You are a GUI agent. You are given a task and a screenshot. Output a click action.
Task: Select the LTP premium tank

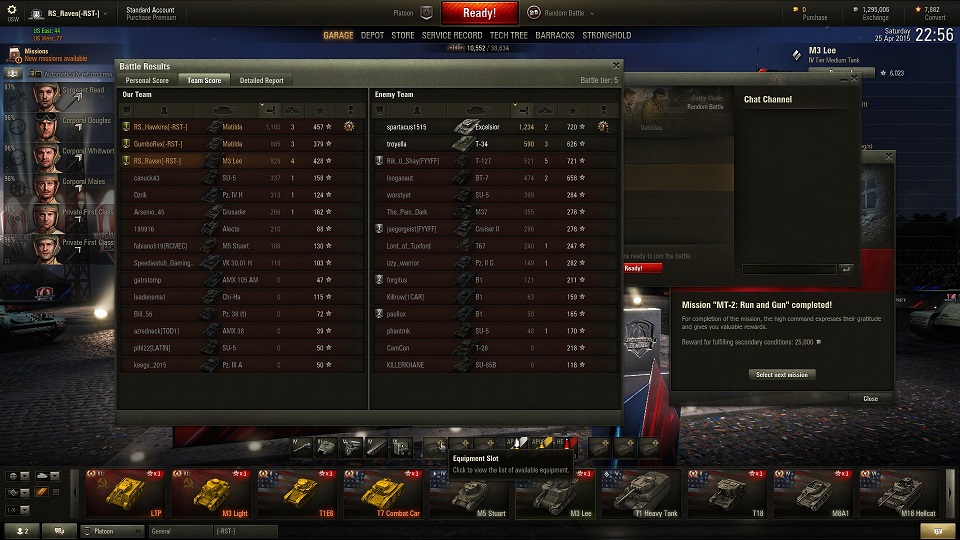(x=127, y=495)
